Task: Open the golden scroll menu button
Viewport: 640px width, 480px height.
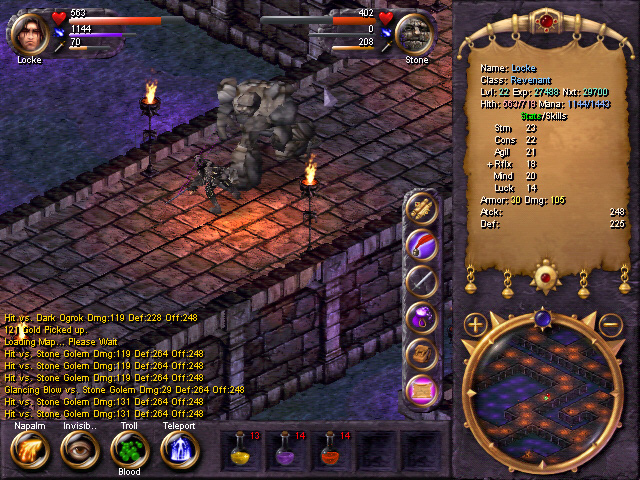Action: click(423, 210)
